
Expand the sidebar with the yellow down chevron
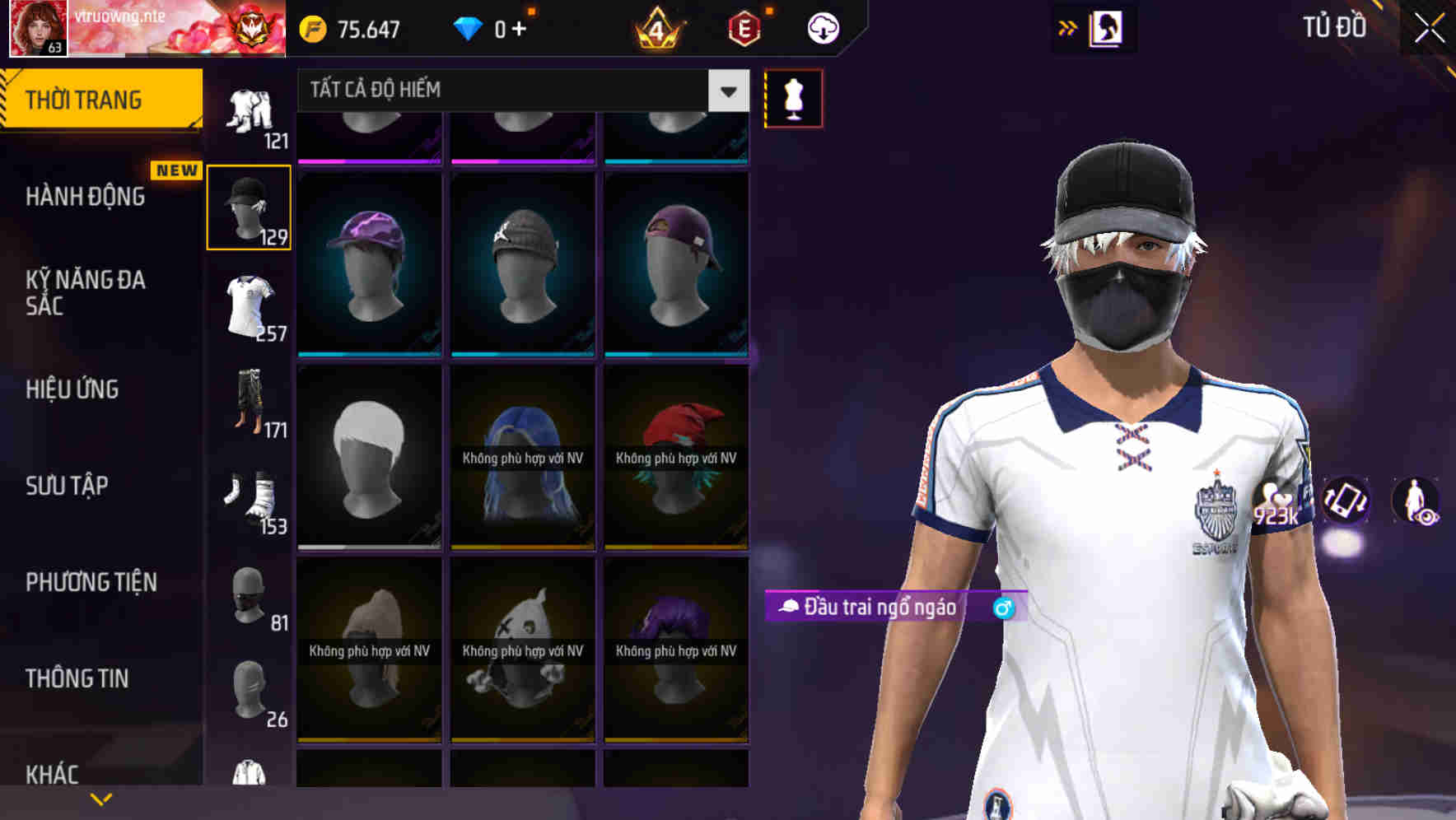(x=99, y=797)
